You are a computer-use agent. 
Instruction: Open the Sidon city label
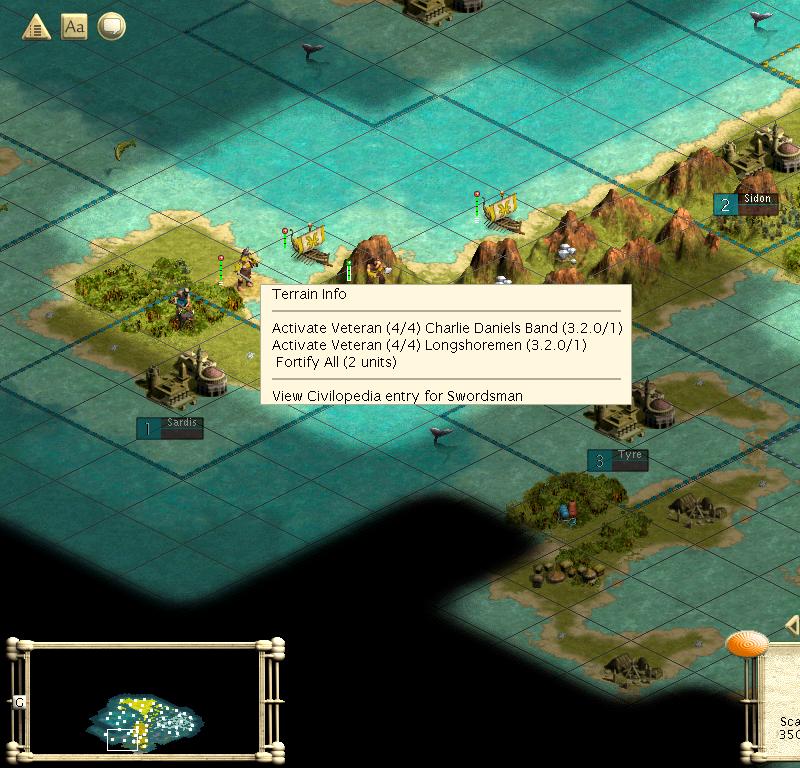[745, 204]
